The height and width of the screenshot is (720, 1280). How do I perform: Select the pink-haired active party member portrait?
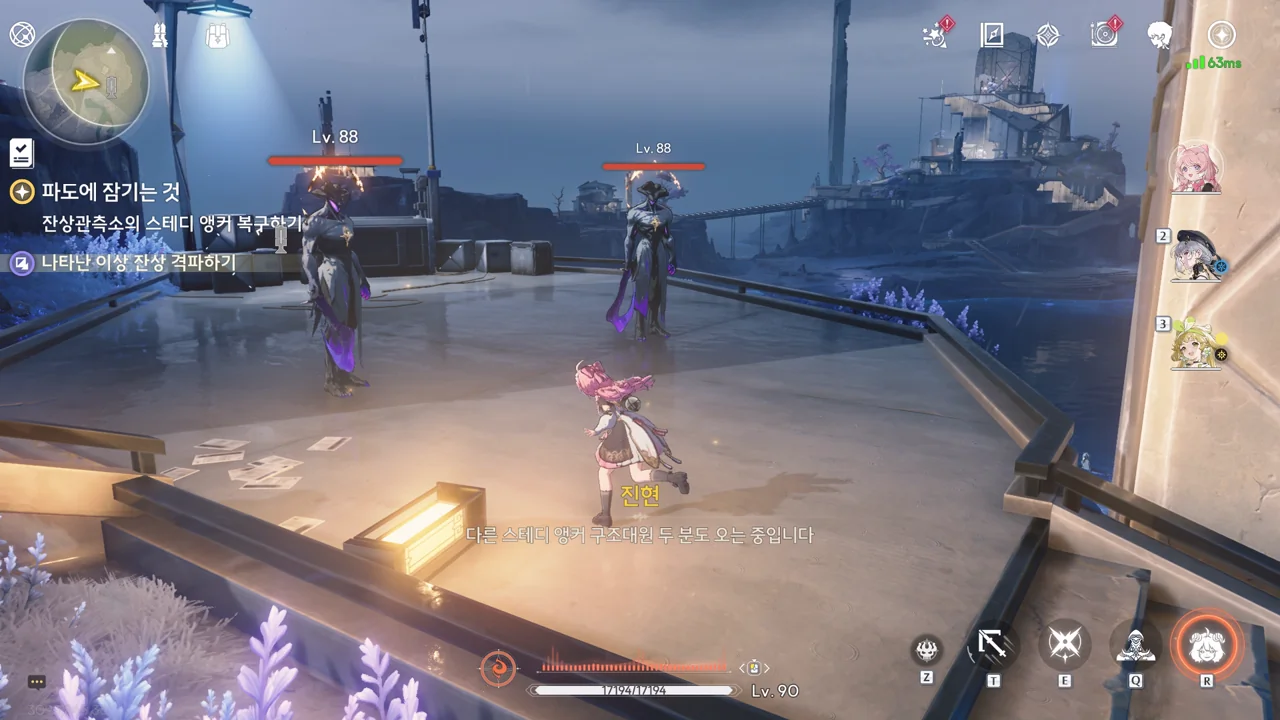[x=1196, y=167]
